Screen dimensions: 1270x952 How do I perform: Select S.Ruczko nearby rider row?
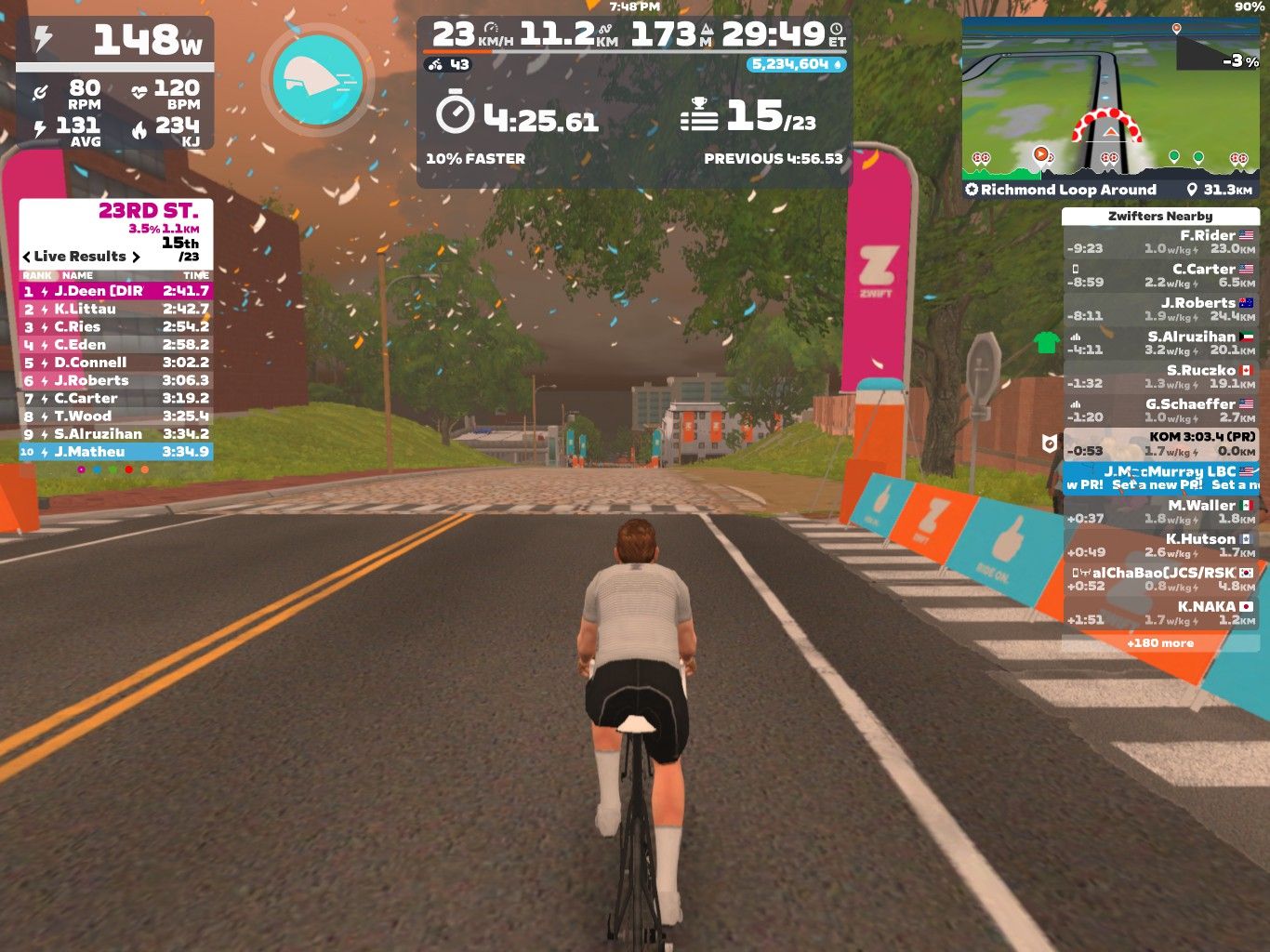point(1160,377)
